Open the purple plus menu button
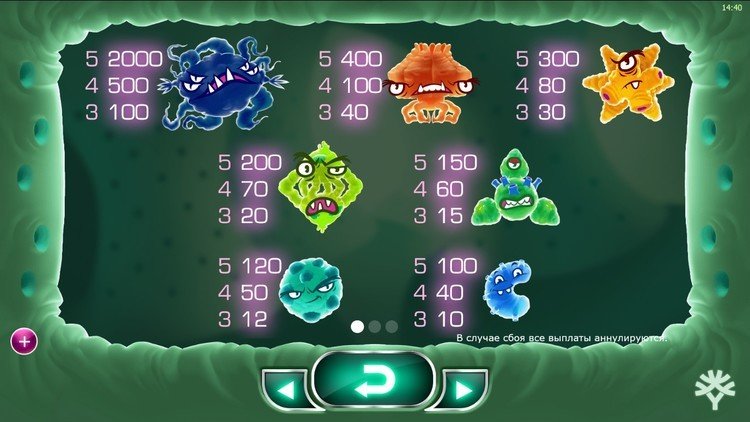 [x=23, y=341]
